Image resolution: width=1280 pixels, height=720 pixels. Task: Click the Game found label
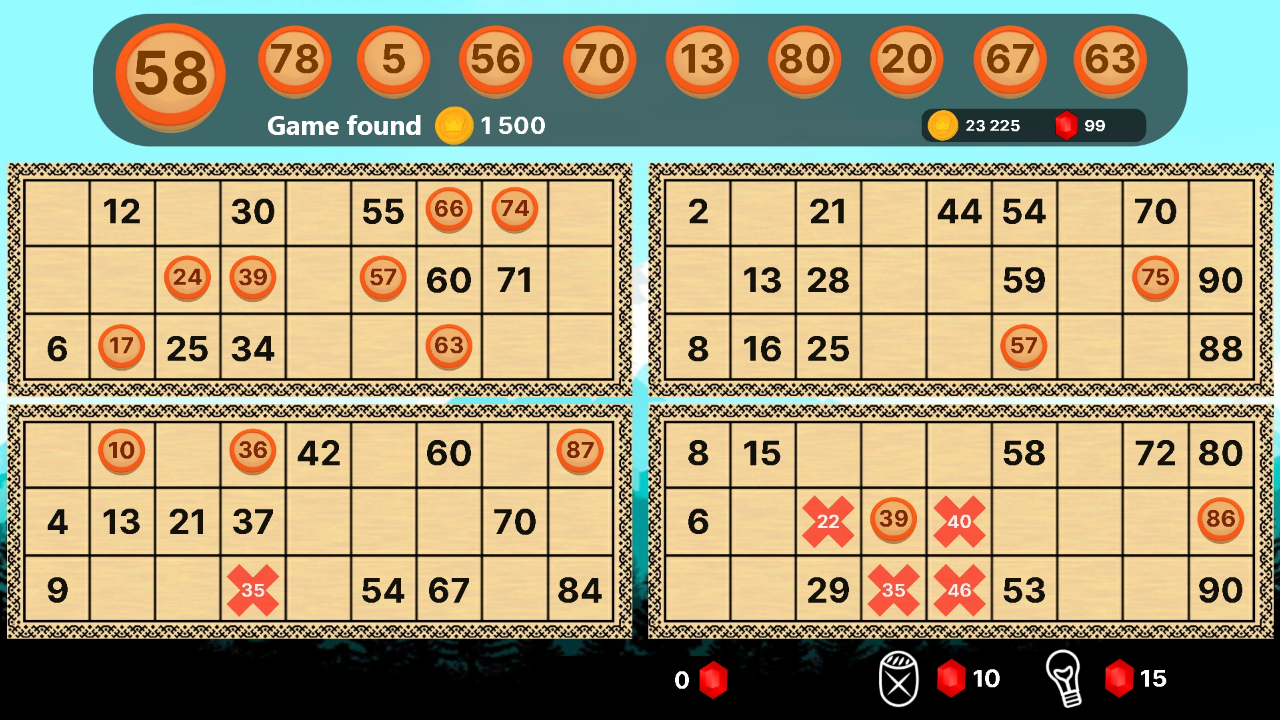(x=344, y=126)
